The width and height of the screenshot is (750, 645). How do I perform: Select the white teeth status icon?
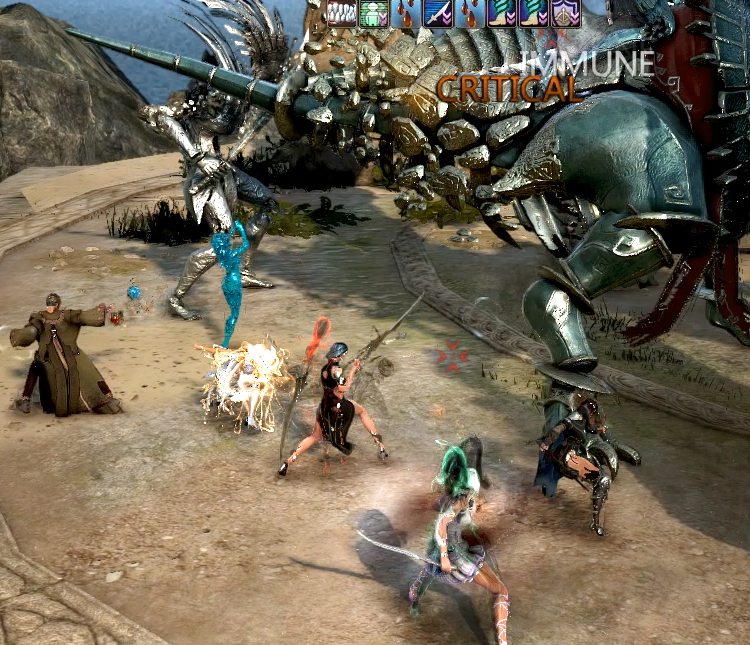pyautogui.click(x=342, y=12)
